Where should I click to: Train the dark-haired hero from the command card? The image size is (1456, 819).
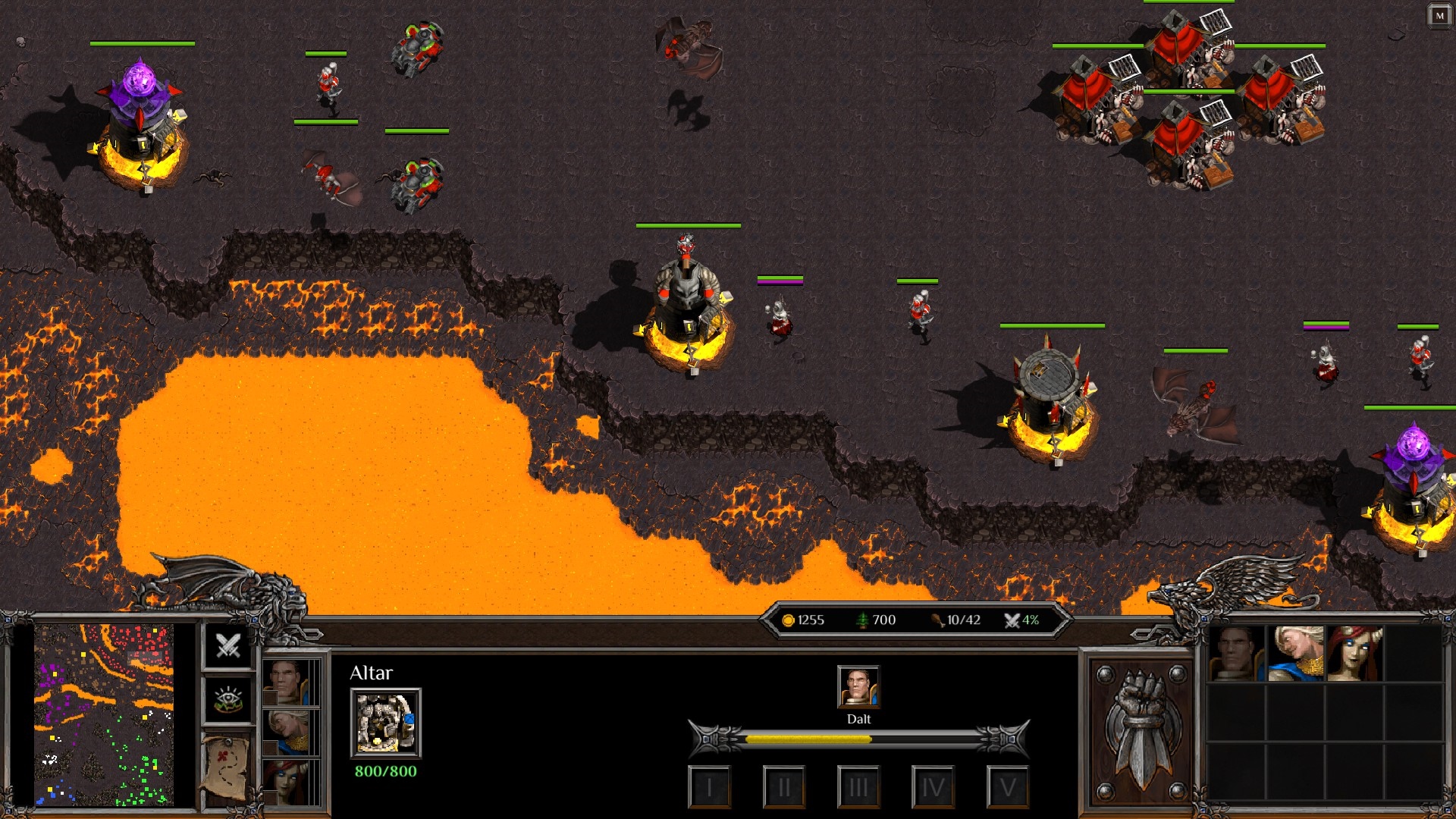(x=1236, y=654)
